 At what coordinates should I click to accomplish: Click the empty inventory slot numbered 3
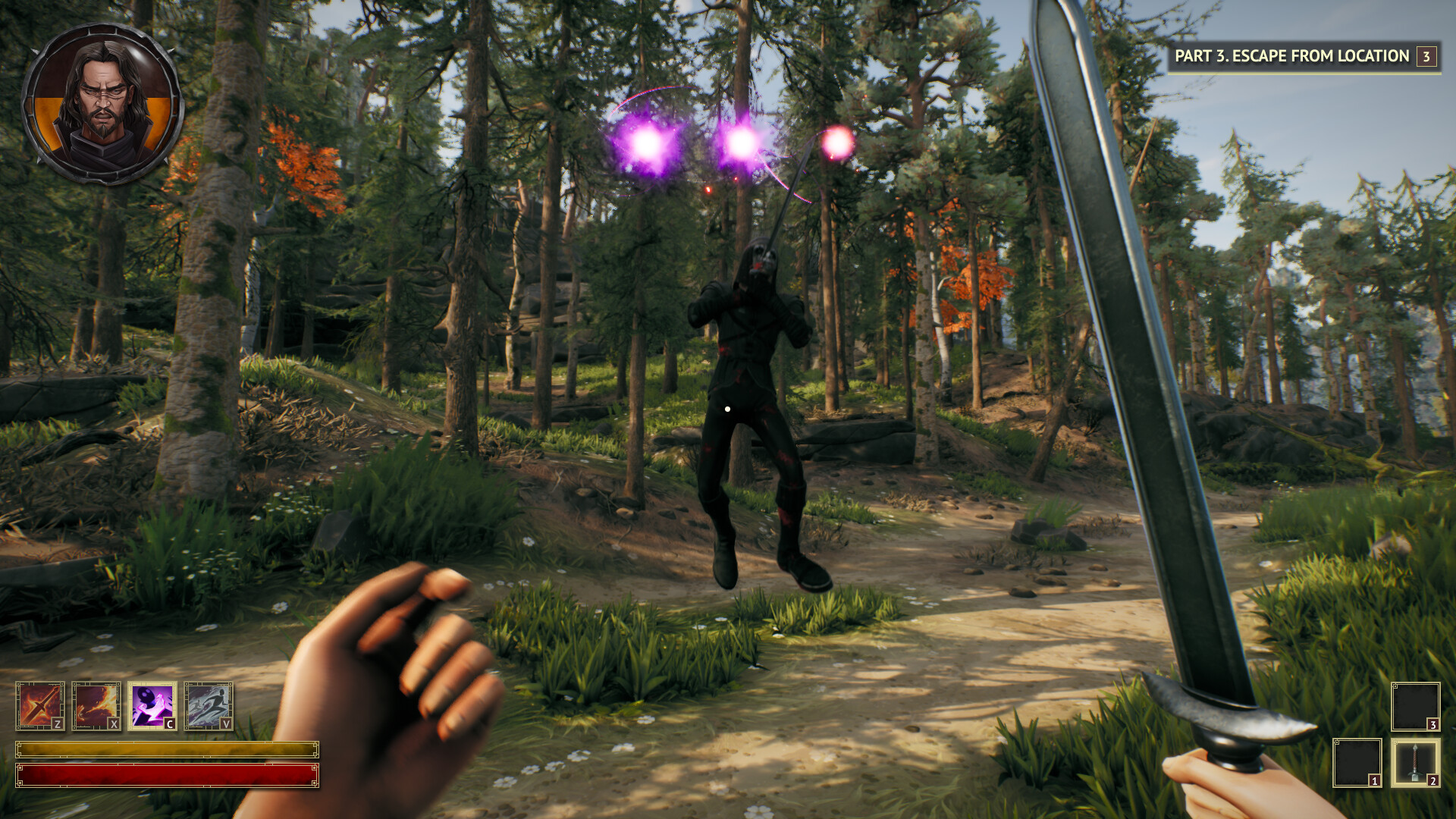tap(1417, 708)
